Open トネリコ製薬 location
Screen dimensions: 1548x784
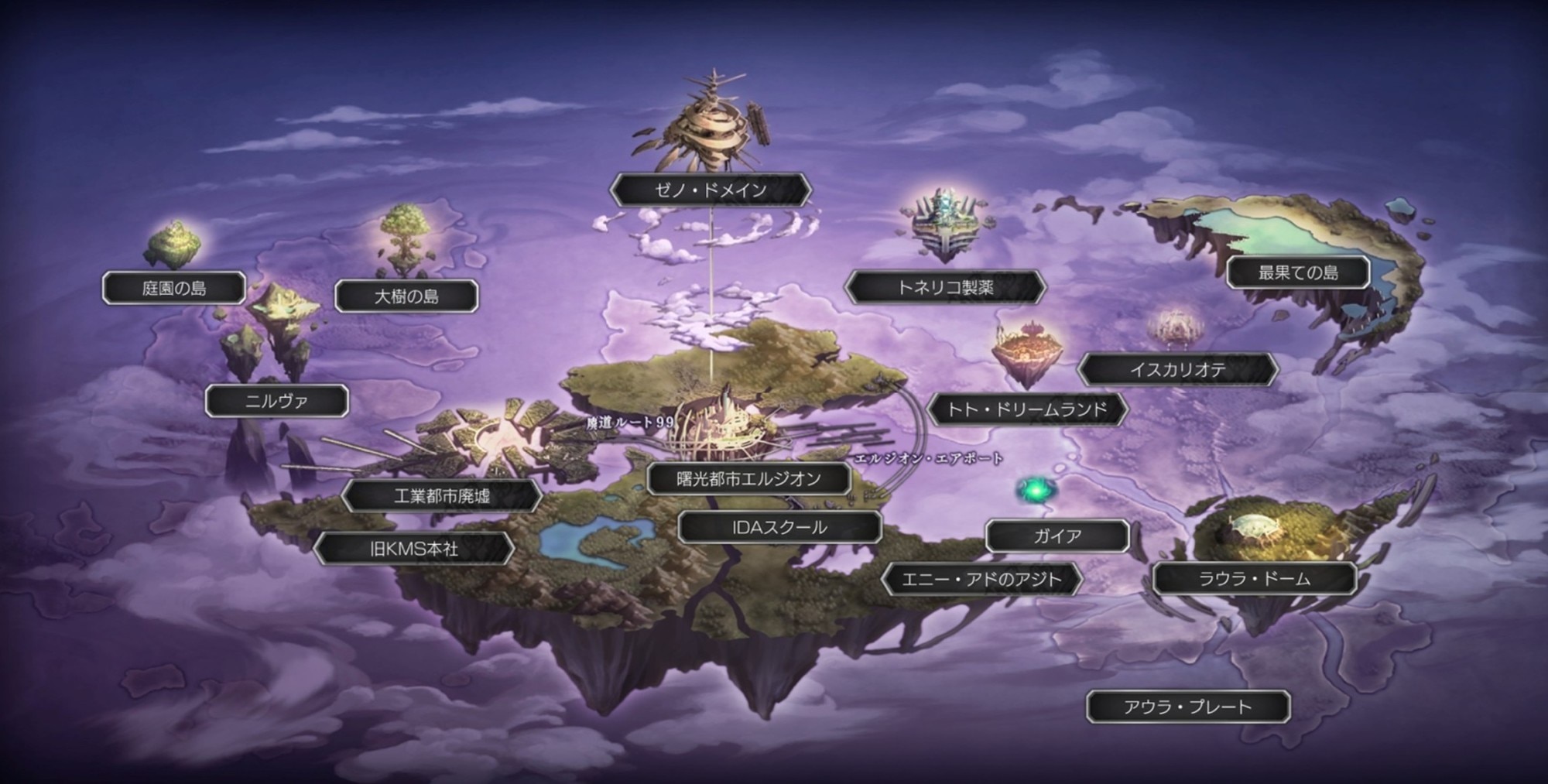[x=945, y=288]
